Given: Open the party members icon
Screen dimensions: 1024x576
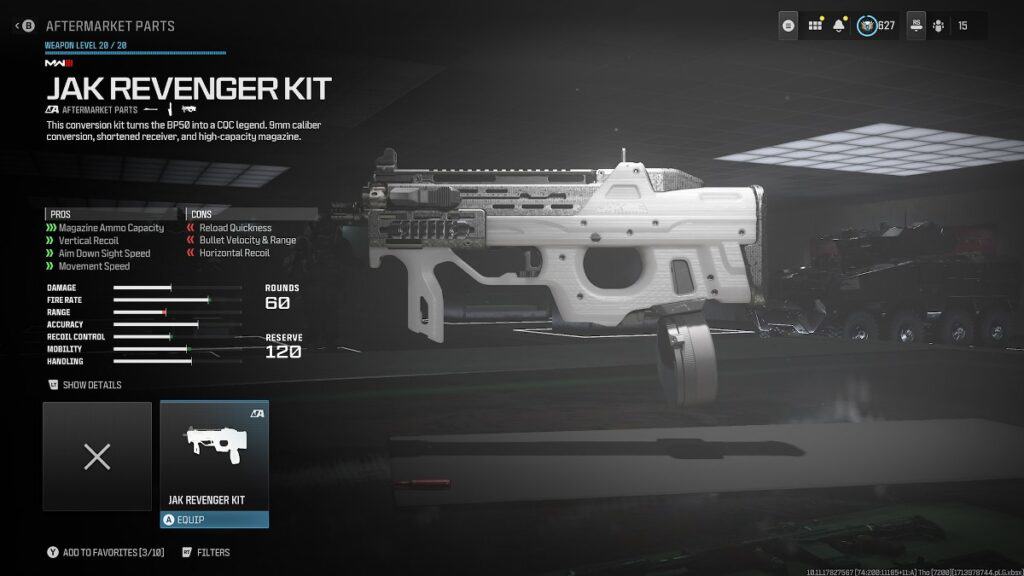Looking at the screenshot, I should (x=938, y=26).
